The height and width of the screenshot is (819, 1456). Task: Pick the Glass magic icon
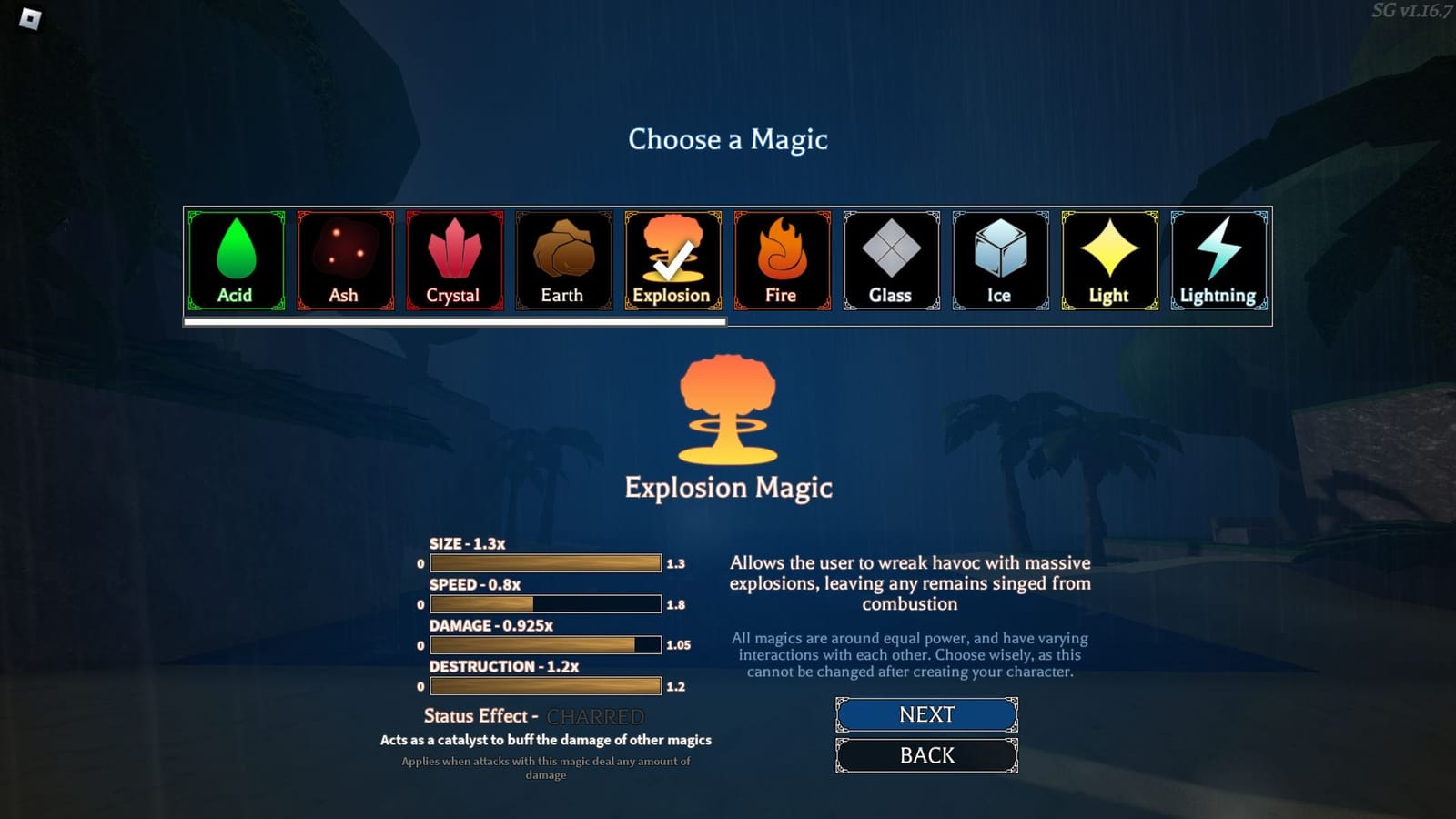pos(890,259)
